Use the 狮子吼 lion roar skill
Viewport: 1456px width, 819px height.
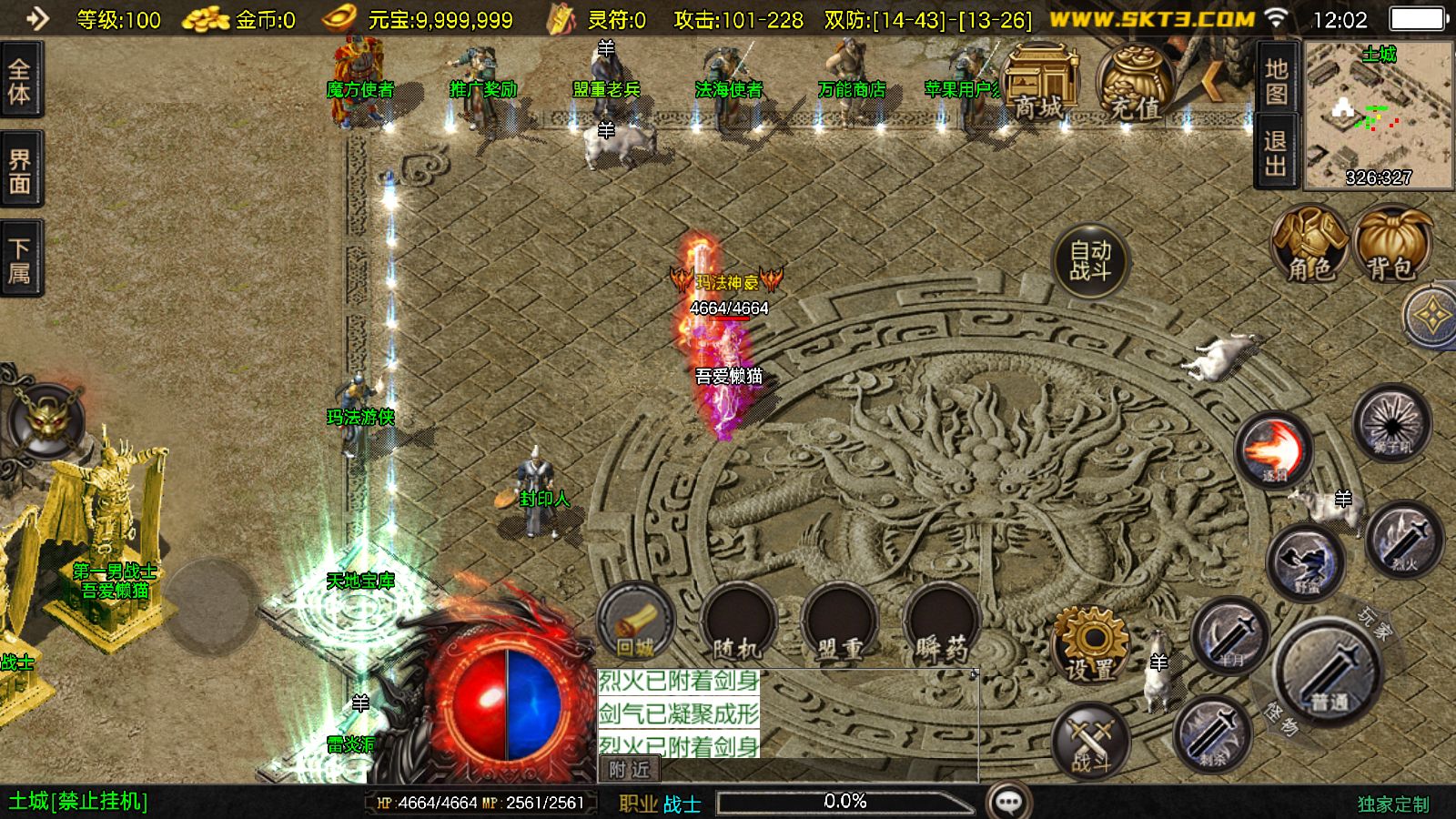tap(1391, 423)
